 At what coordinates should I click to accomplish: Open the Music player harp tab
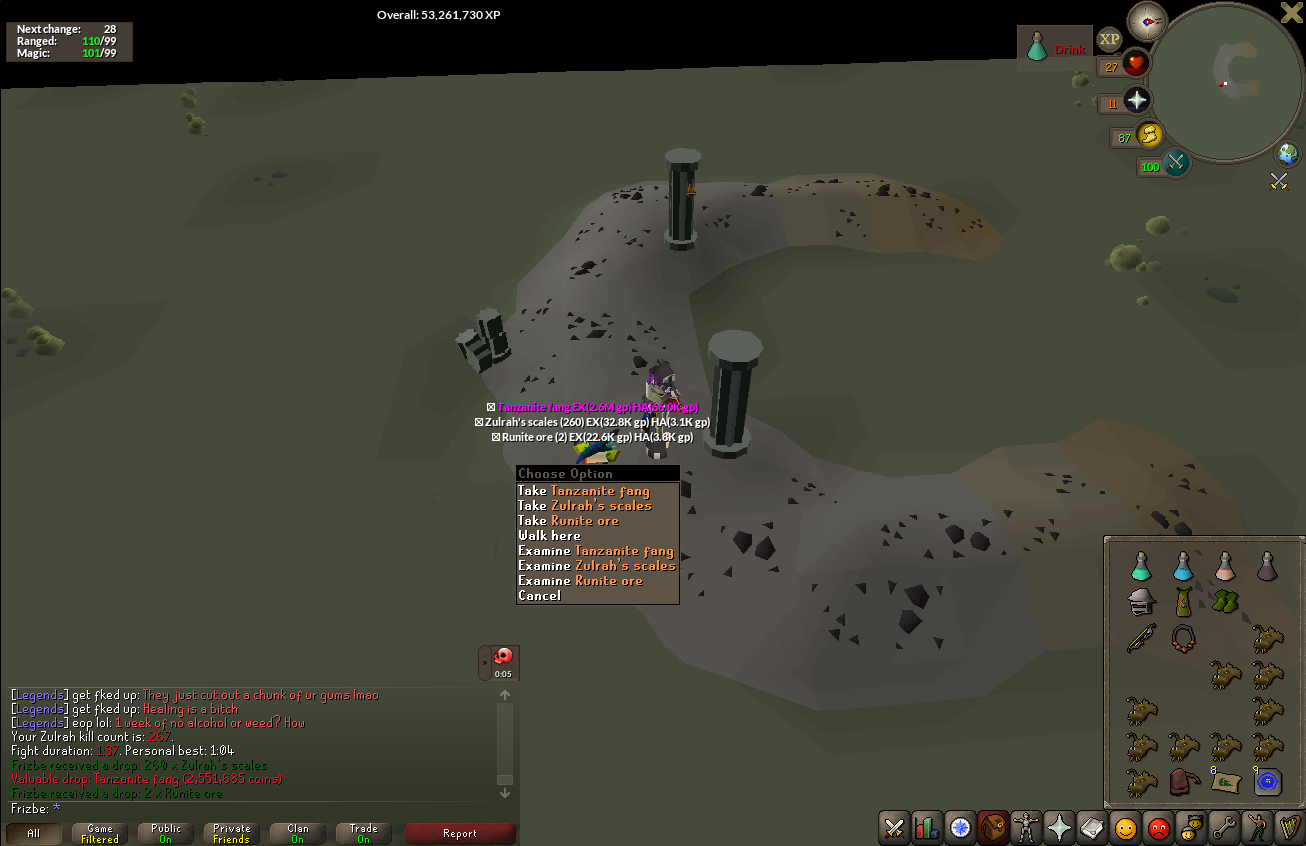[x=1290, y=828]
